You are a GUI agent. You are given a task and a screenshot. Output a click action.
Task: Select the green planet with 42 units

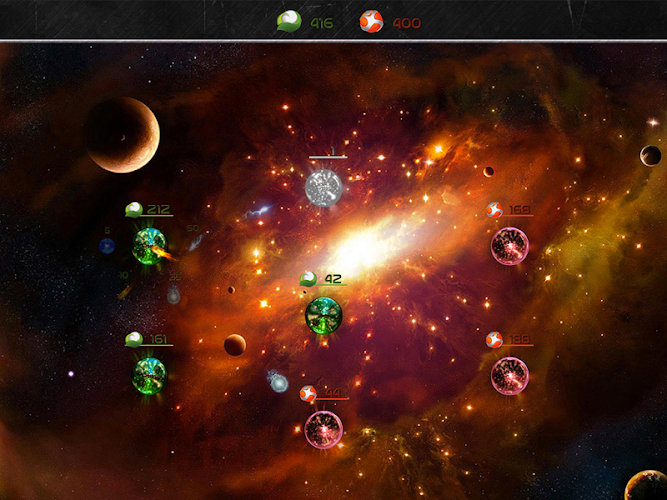click(323, 315)
